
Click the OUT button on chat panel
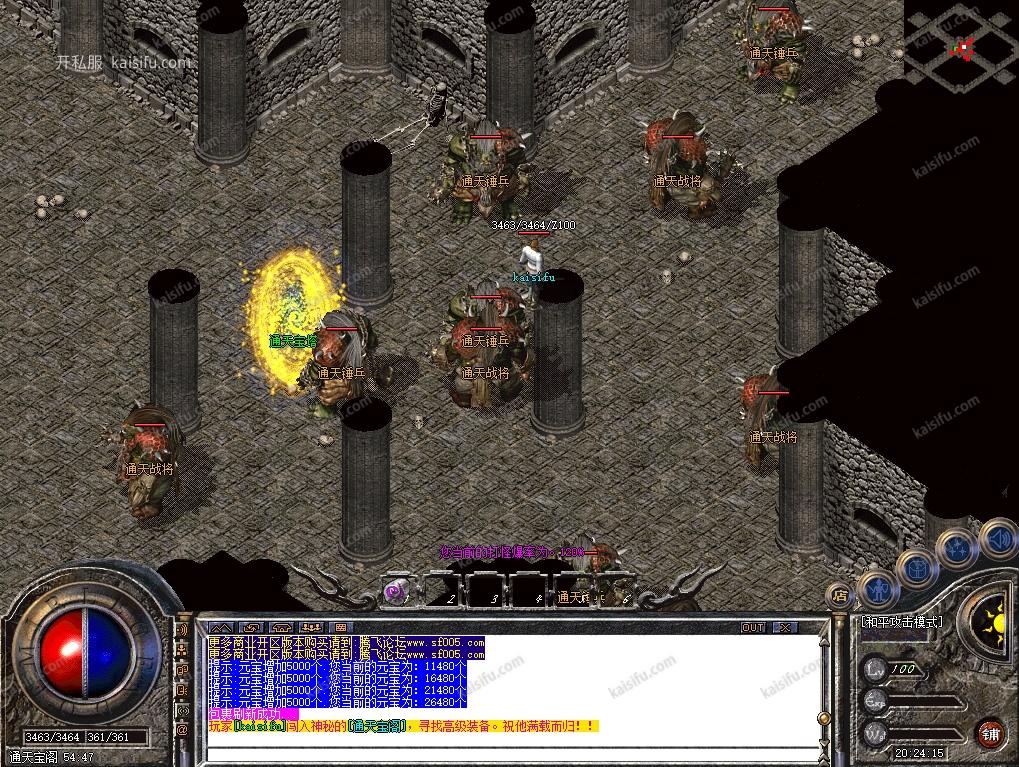pyautogui.click(x=753, y=627)
